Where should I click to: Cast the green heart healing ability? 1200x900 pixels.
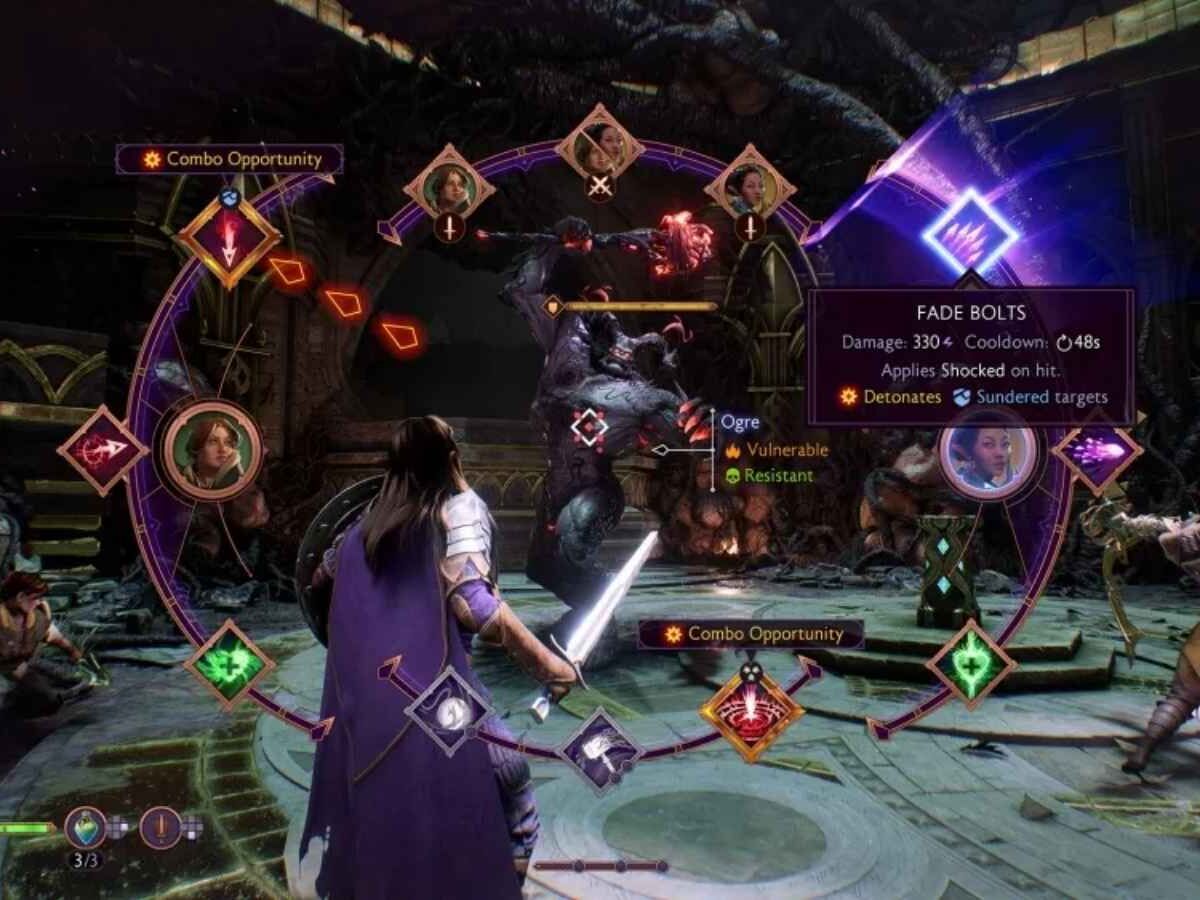[971, 664]
